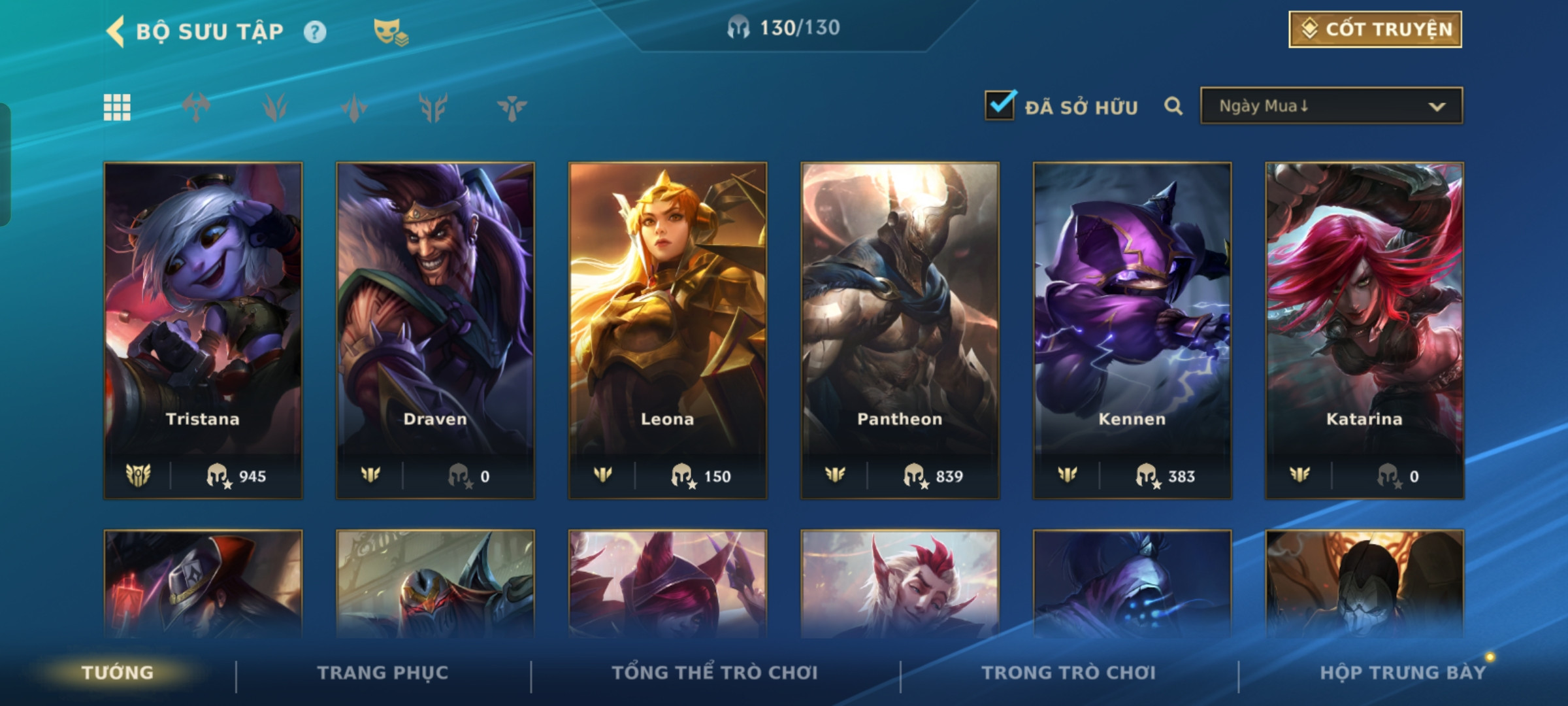Select the Pantheon champion card
1568x706 pixels.
click(x=900, y=330)
